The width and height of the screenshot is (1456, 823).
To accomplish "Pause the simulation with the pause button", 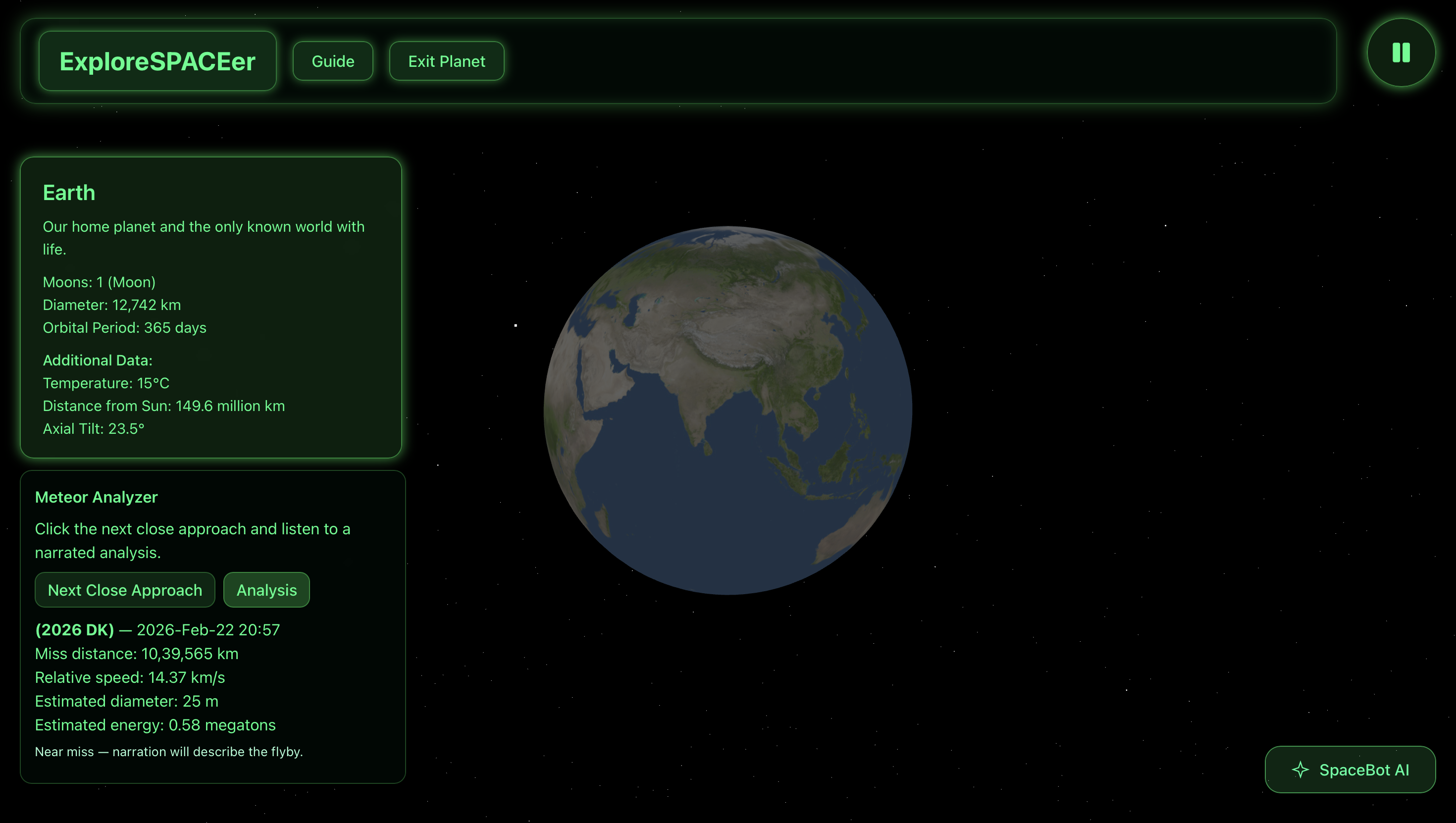I will tap(1401, 52).
